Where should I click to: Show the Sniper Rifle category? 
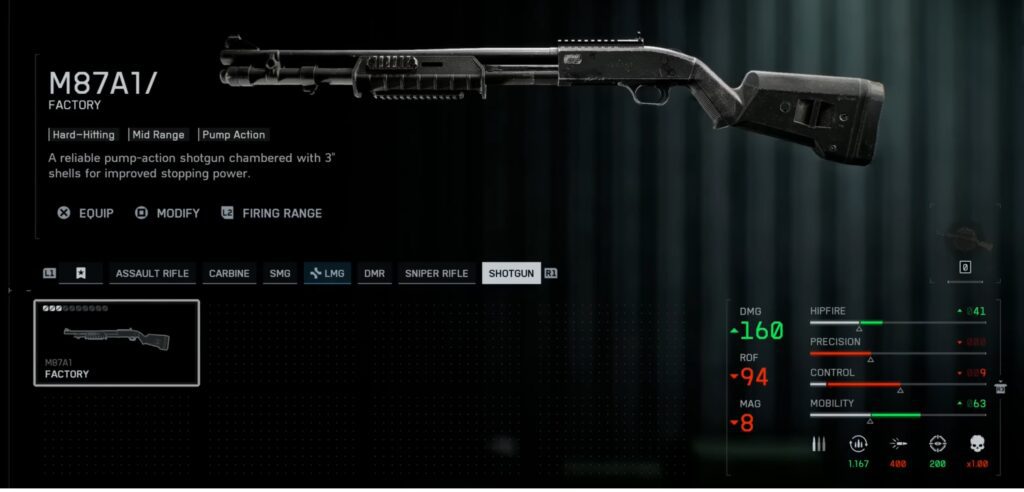point(436,273)
